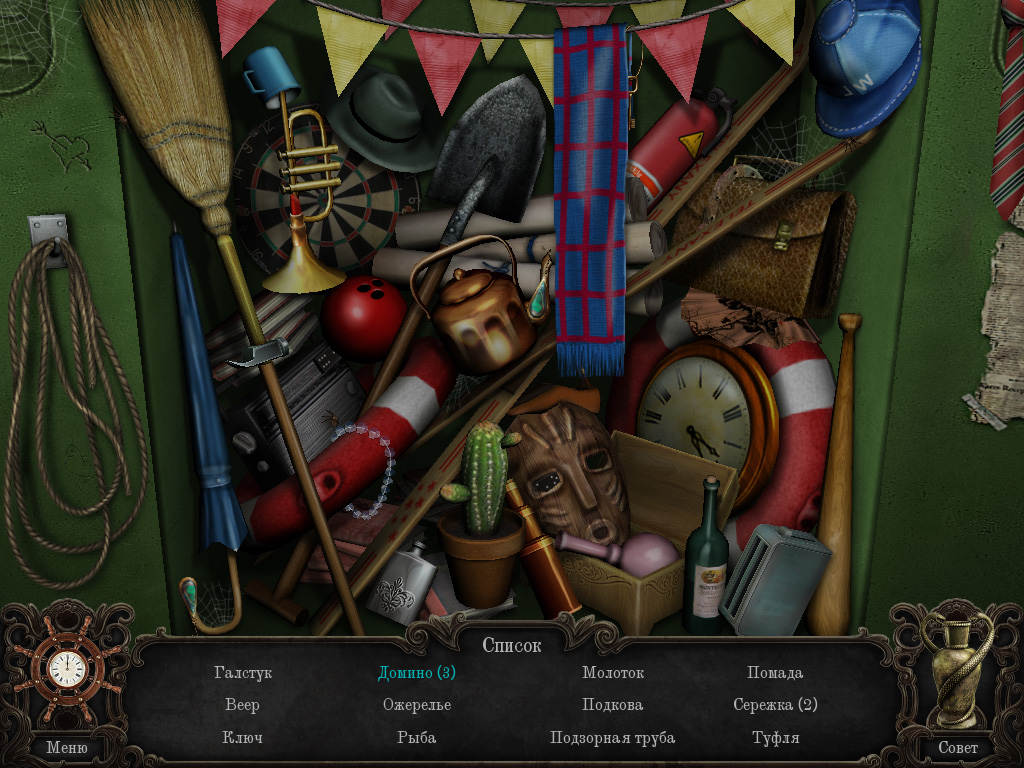This screenshot has width=1024, height=768.
Task: Choose Молоток from the list
Action: pos(613,673)
